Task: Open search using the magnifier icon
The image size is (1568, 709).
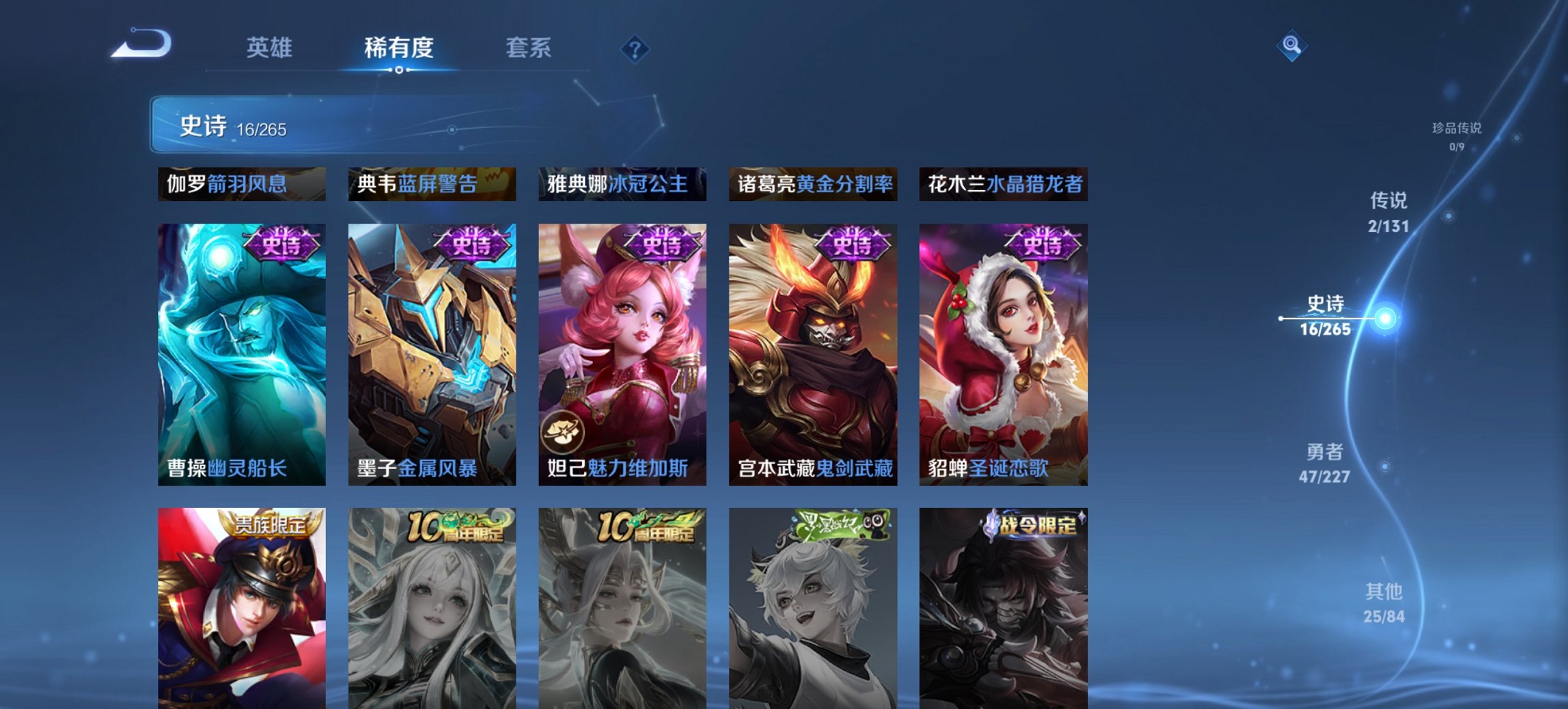Action: [1292, 46]
